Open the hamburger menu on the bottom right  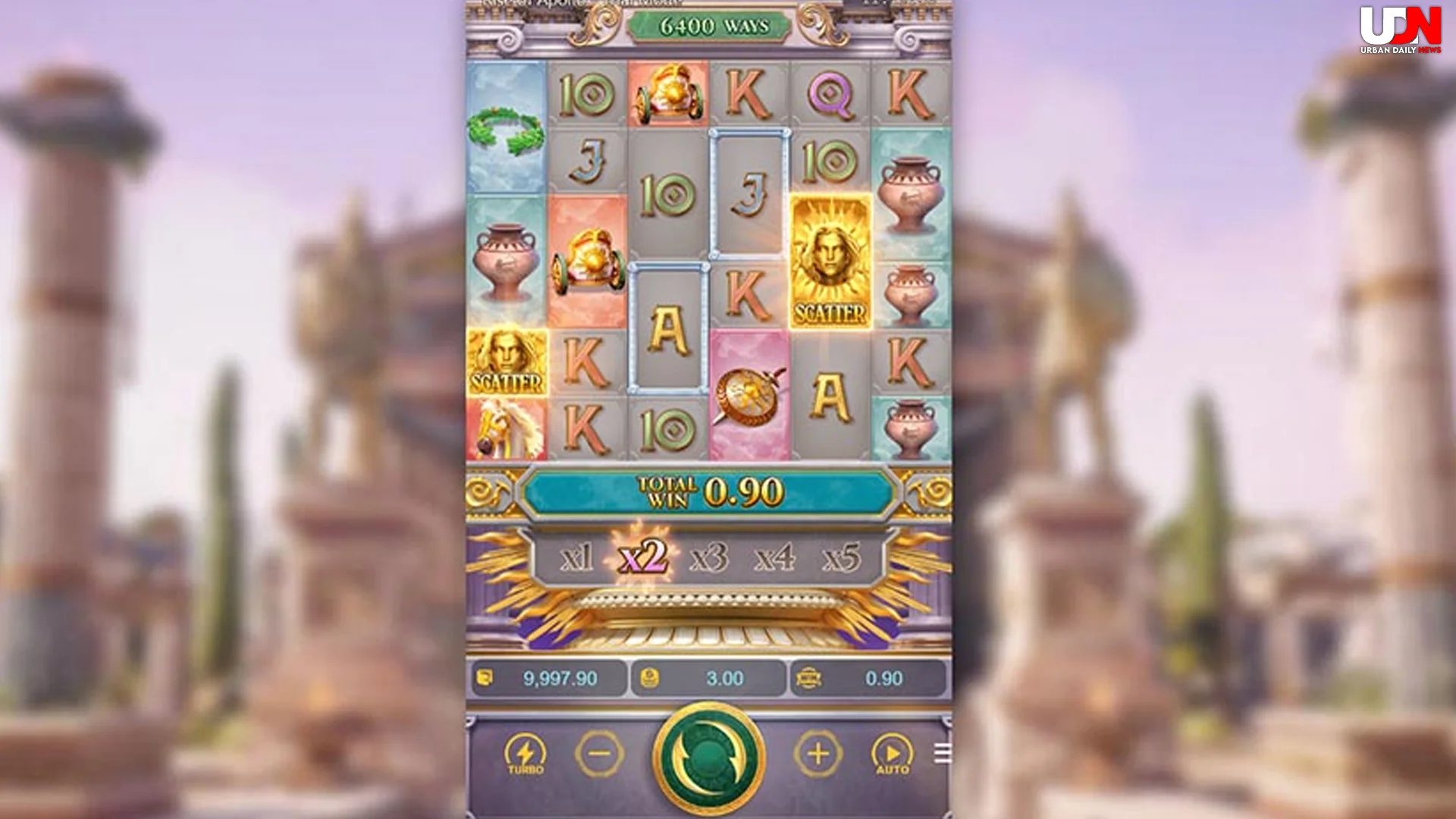pos(943,753)
